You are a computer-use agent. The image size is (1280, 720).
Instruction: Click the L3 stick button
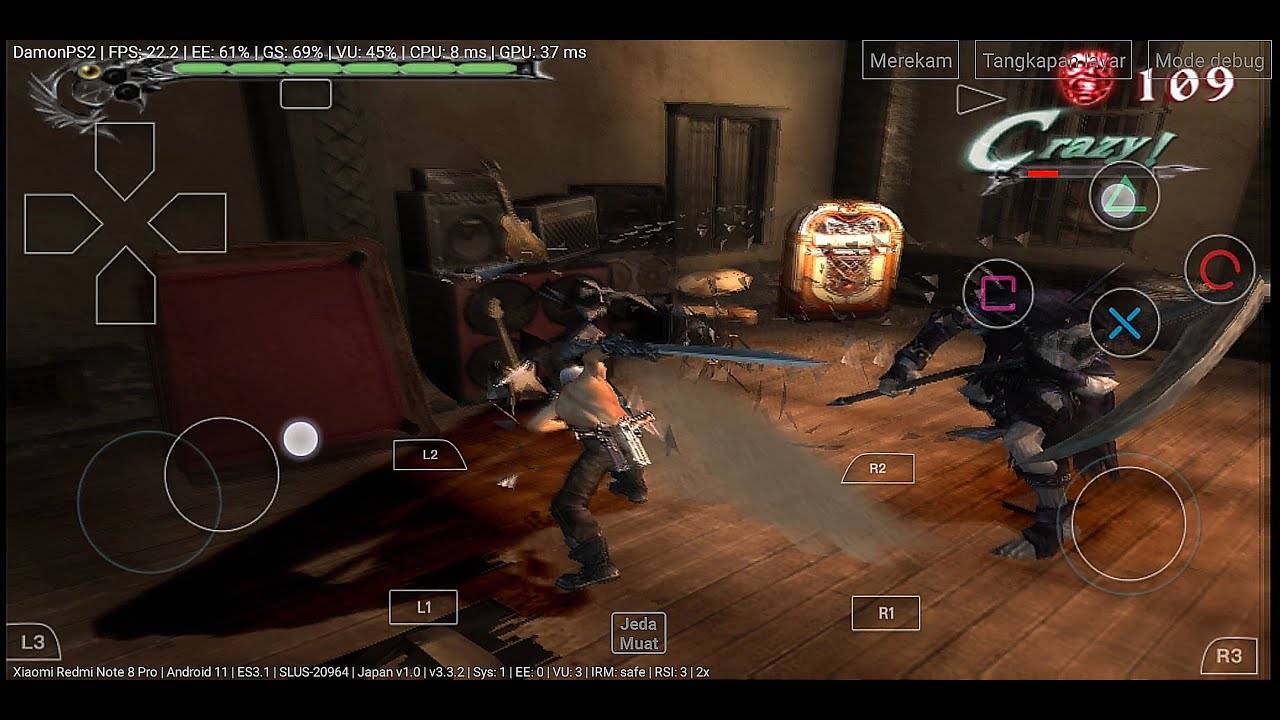tap(32, 642)
